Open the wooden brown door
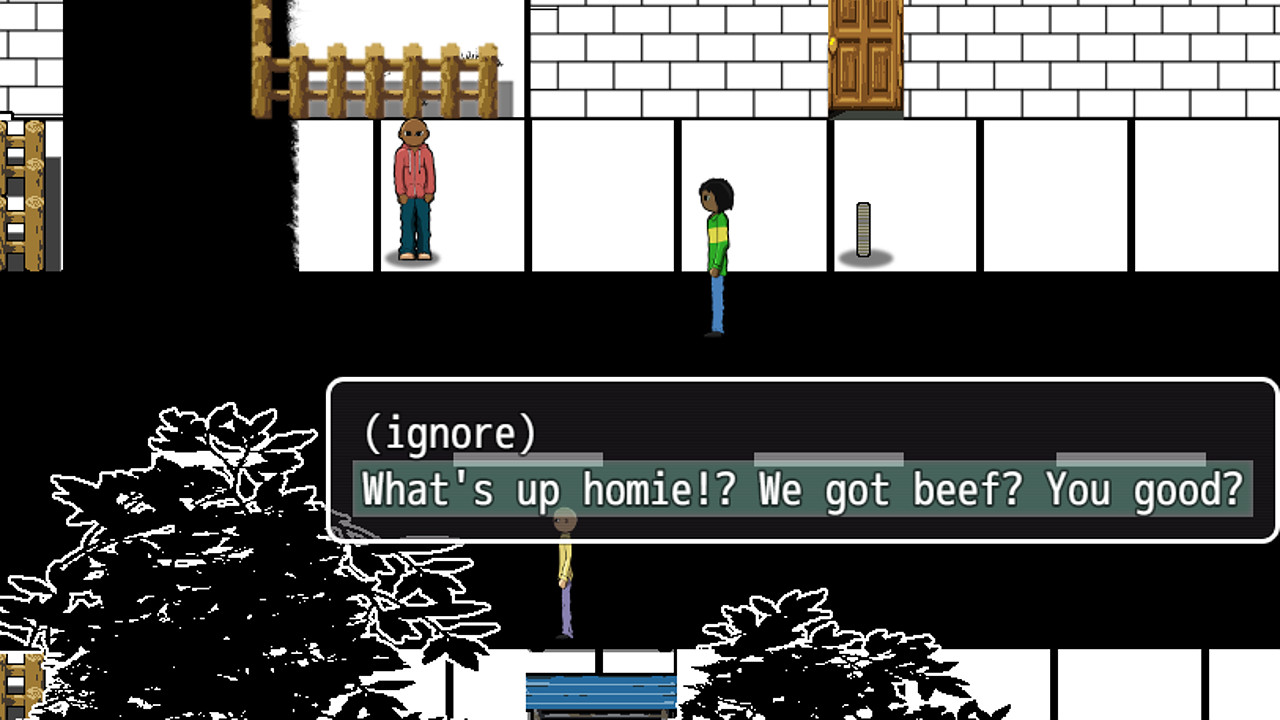1280x720 pixels. [865, 55]
